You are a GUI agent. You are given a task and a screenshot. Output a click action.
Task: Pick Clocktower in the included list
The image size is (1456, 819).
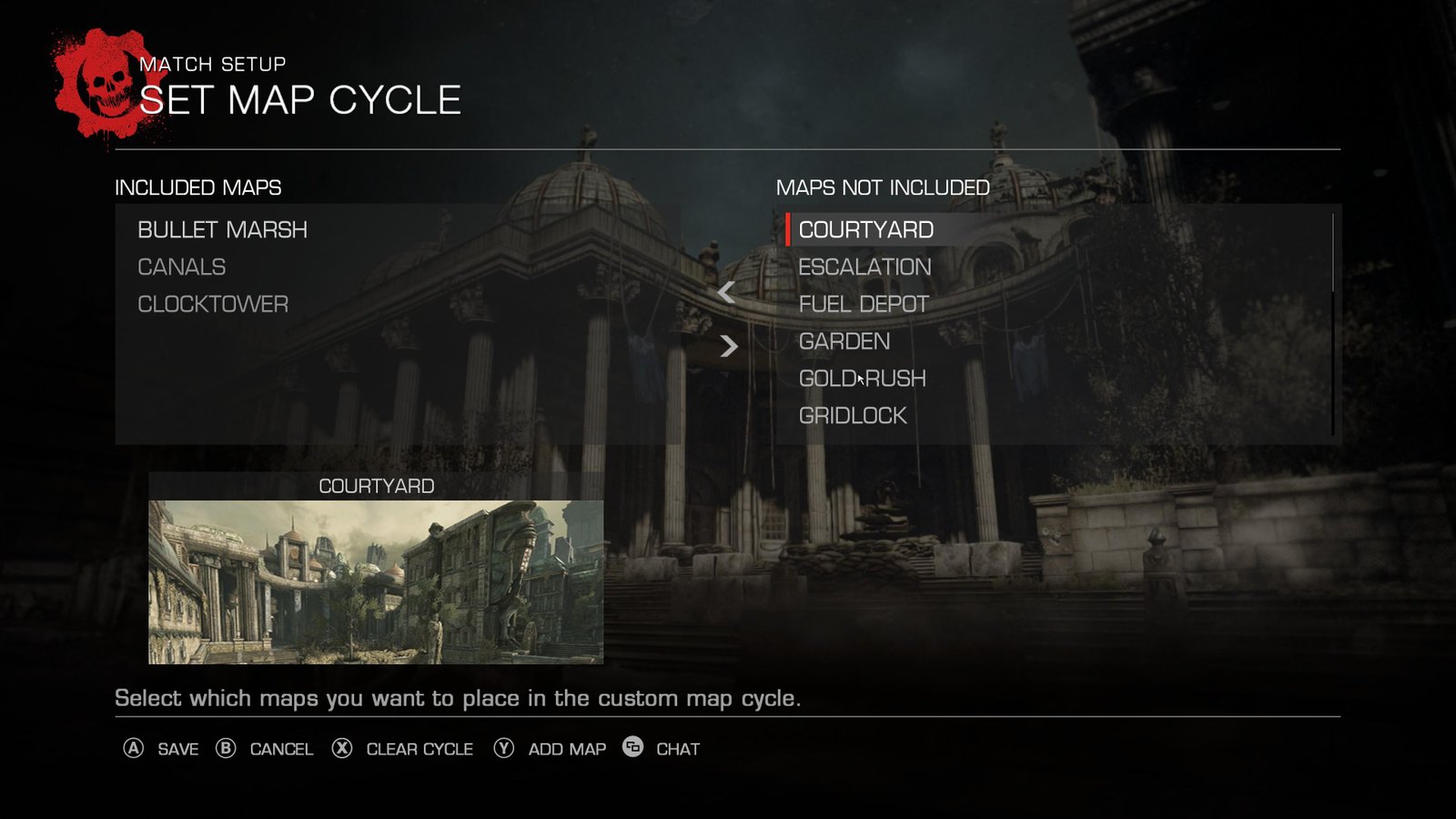pos(212,305)
